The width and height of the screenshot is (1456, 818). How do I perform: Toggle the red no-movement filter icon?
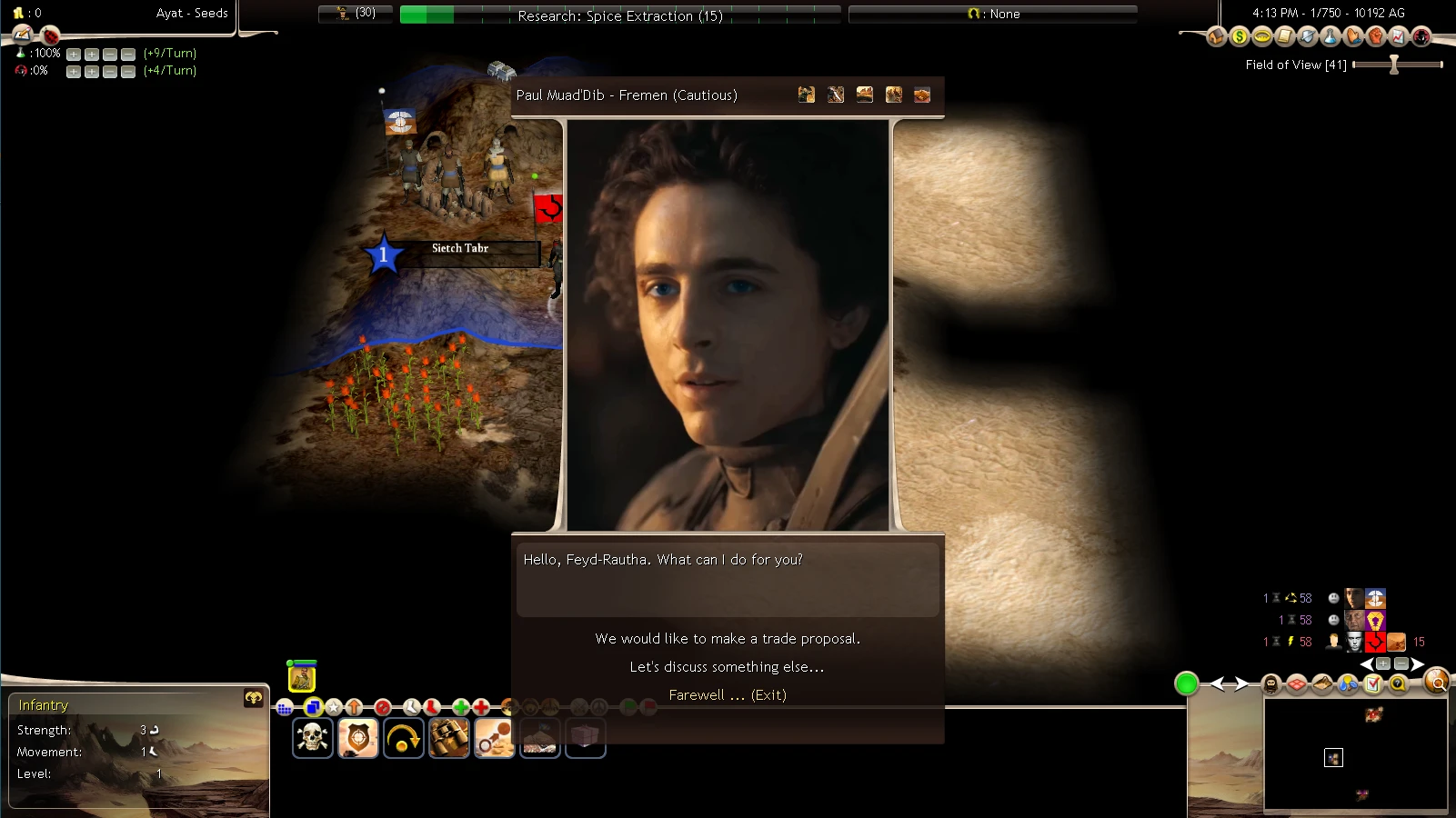point(383,707)
